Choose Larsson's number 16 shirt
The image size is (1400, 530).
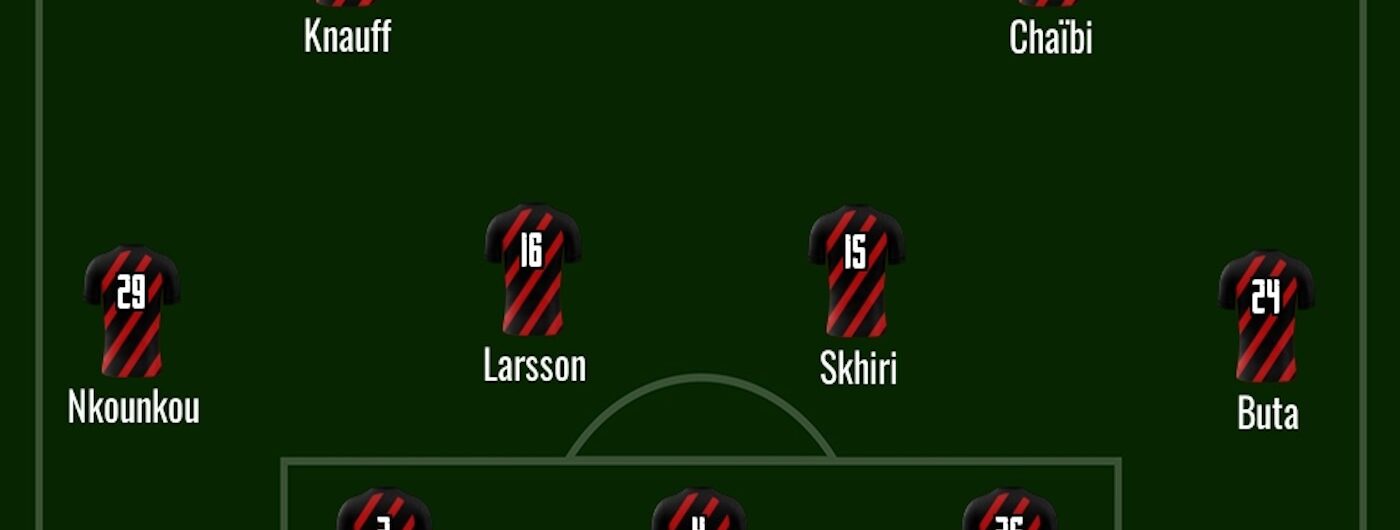[x=532, y=269]
